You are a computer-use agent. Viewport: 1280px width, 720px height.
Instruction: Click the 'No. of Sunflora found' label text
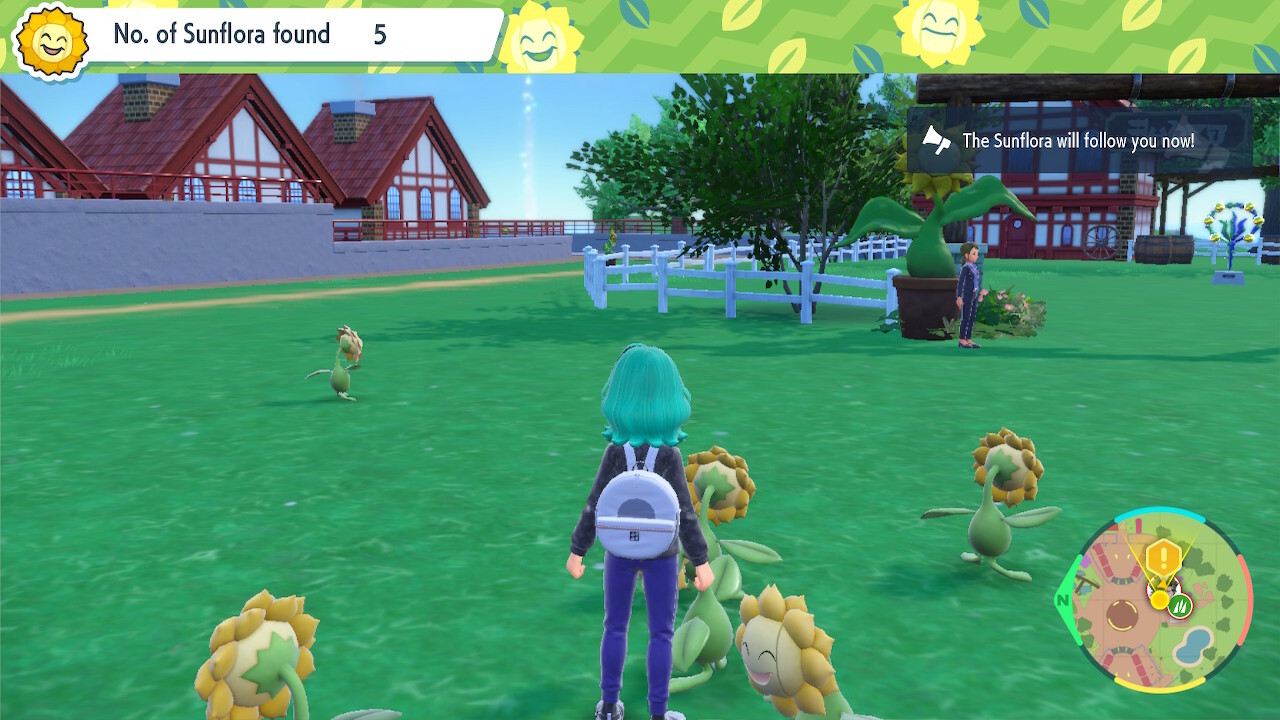220,34
